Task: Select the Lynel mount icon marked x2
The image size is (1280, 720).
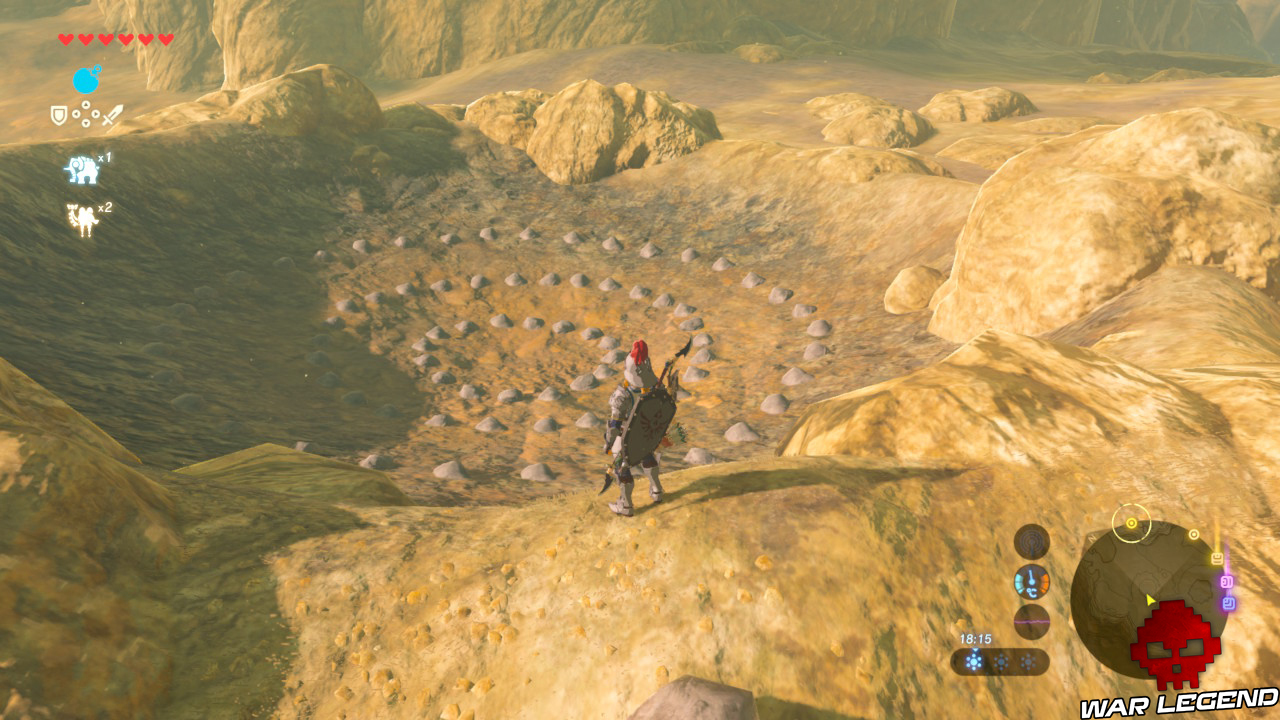Action: pyautogui.click(x=83, y=216)
